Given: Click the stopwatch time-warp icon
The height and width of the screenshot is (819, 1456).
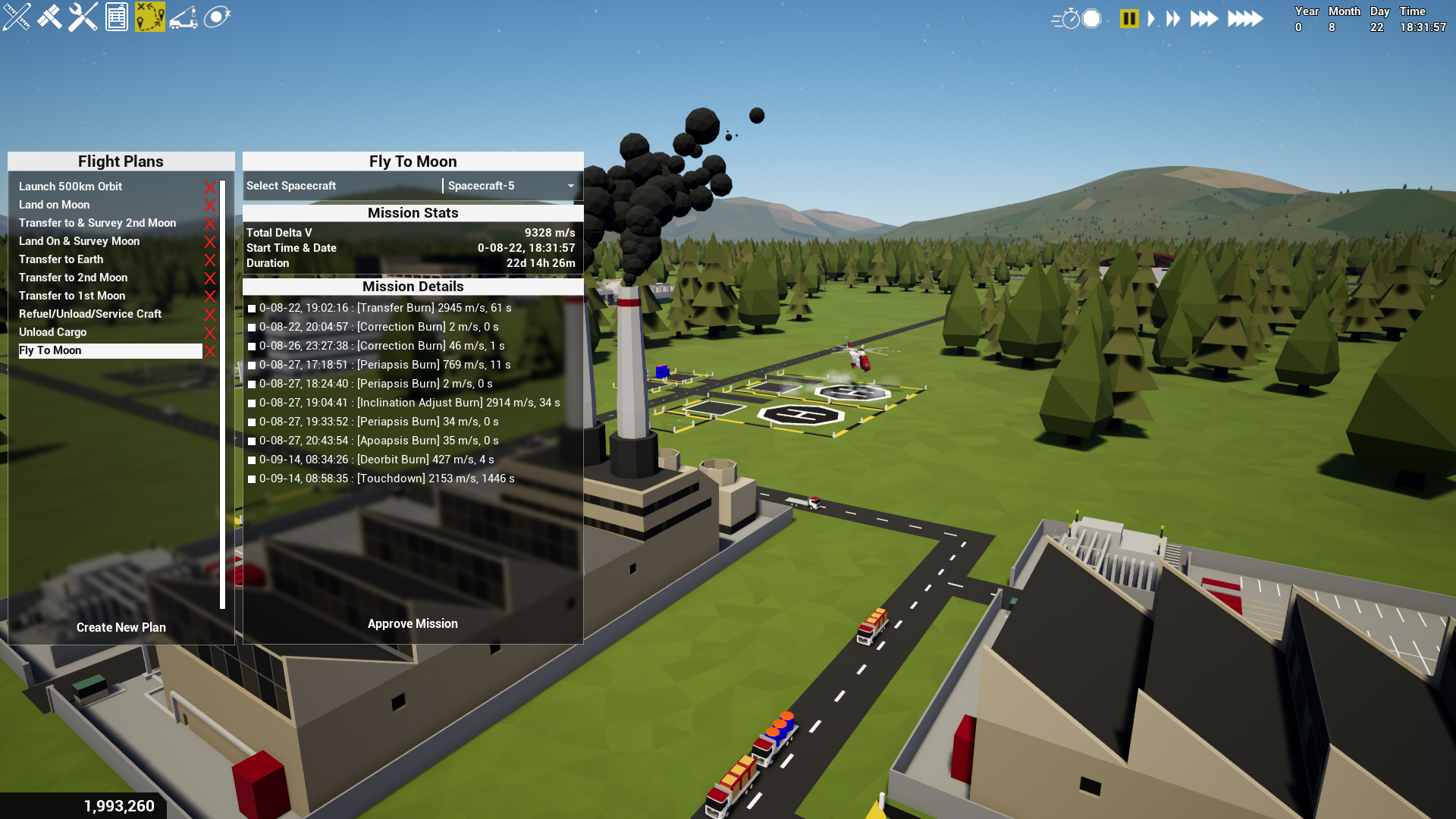Looking at the screenshot, I should [x=1068, y=18].
